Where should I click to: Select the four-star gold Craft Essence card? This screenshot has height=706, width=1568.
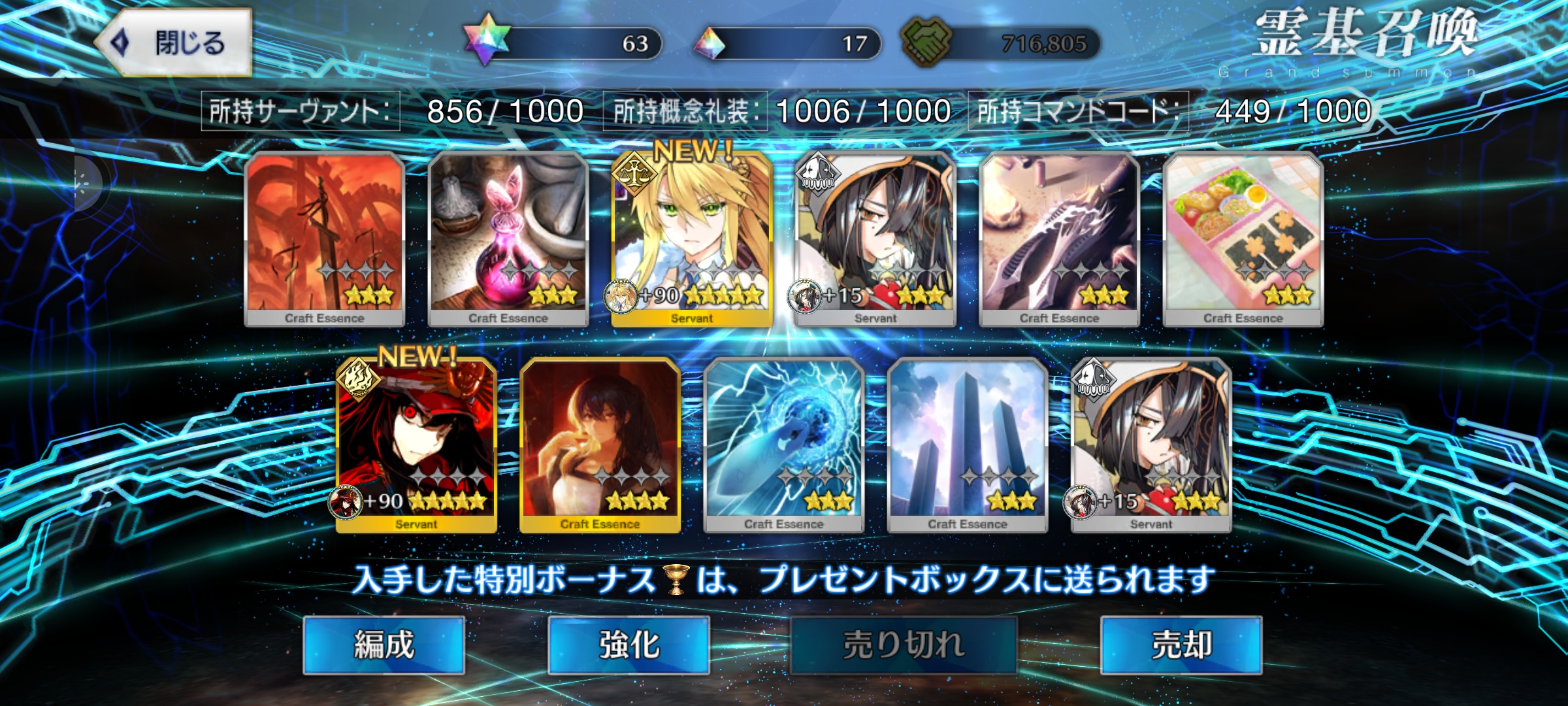click(600, 445)
